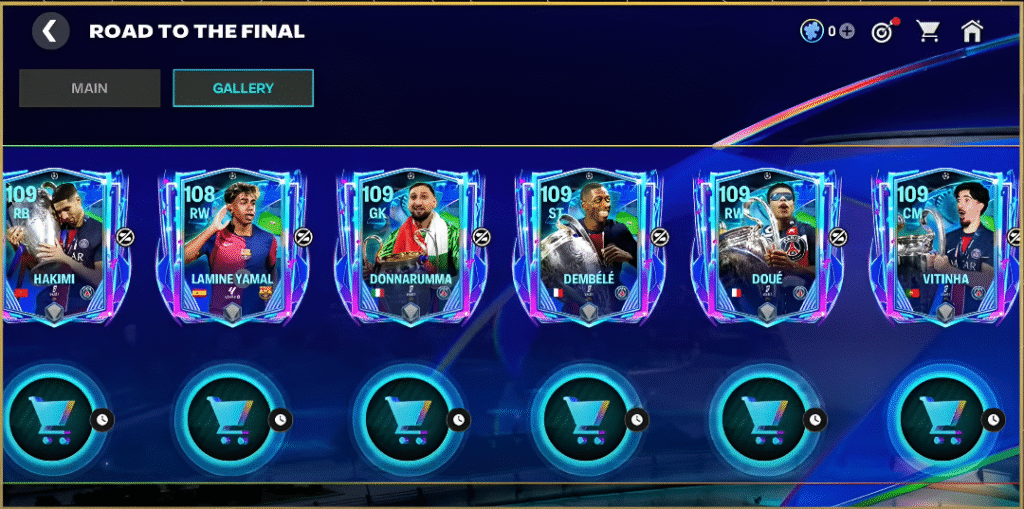Go back using the arrow button
This screenshot has height=509, width=1024.
50,31
